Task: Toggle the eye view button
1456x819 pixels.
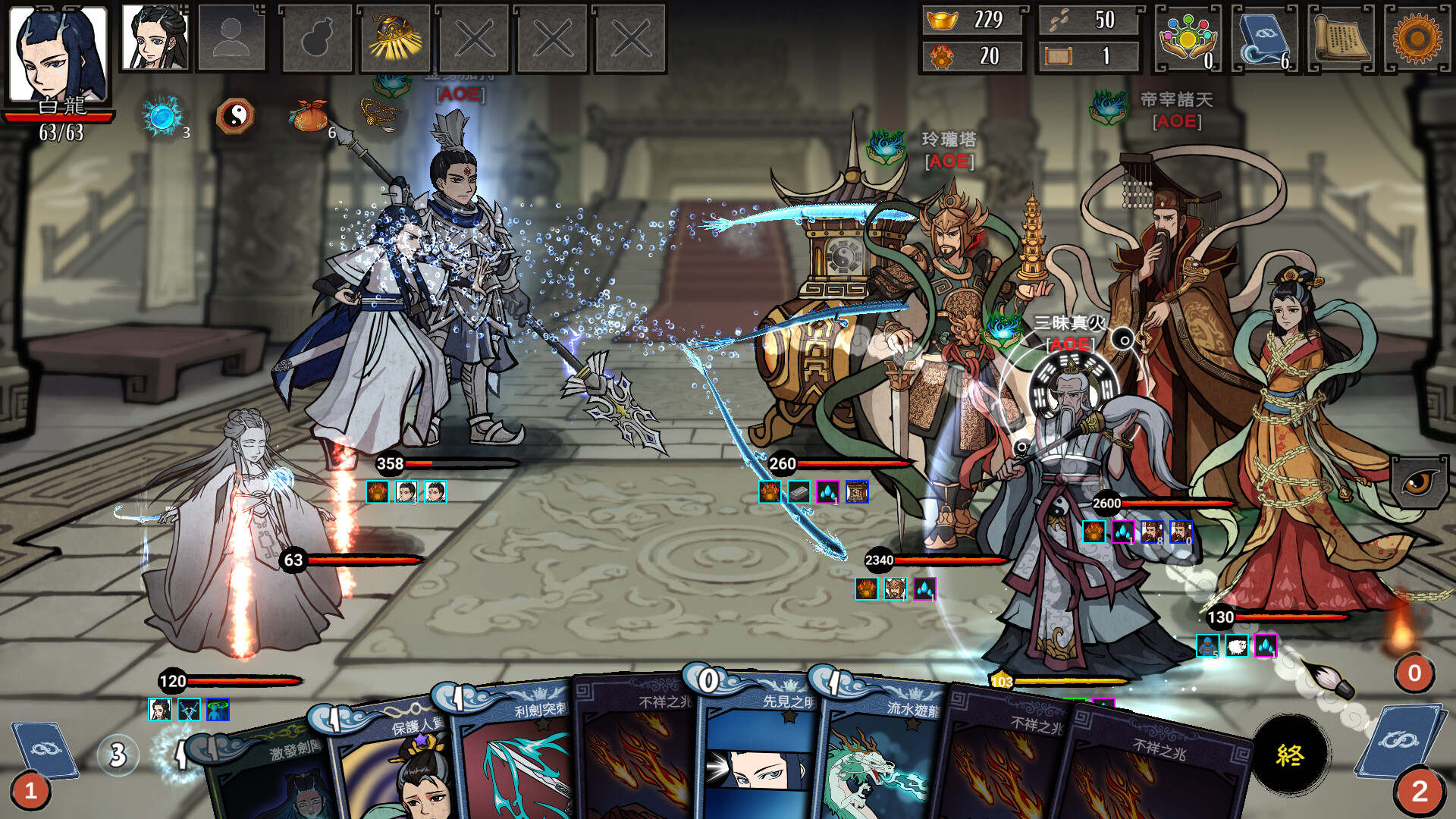Action: click(1418, 482)
